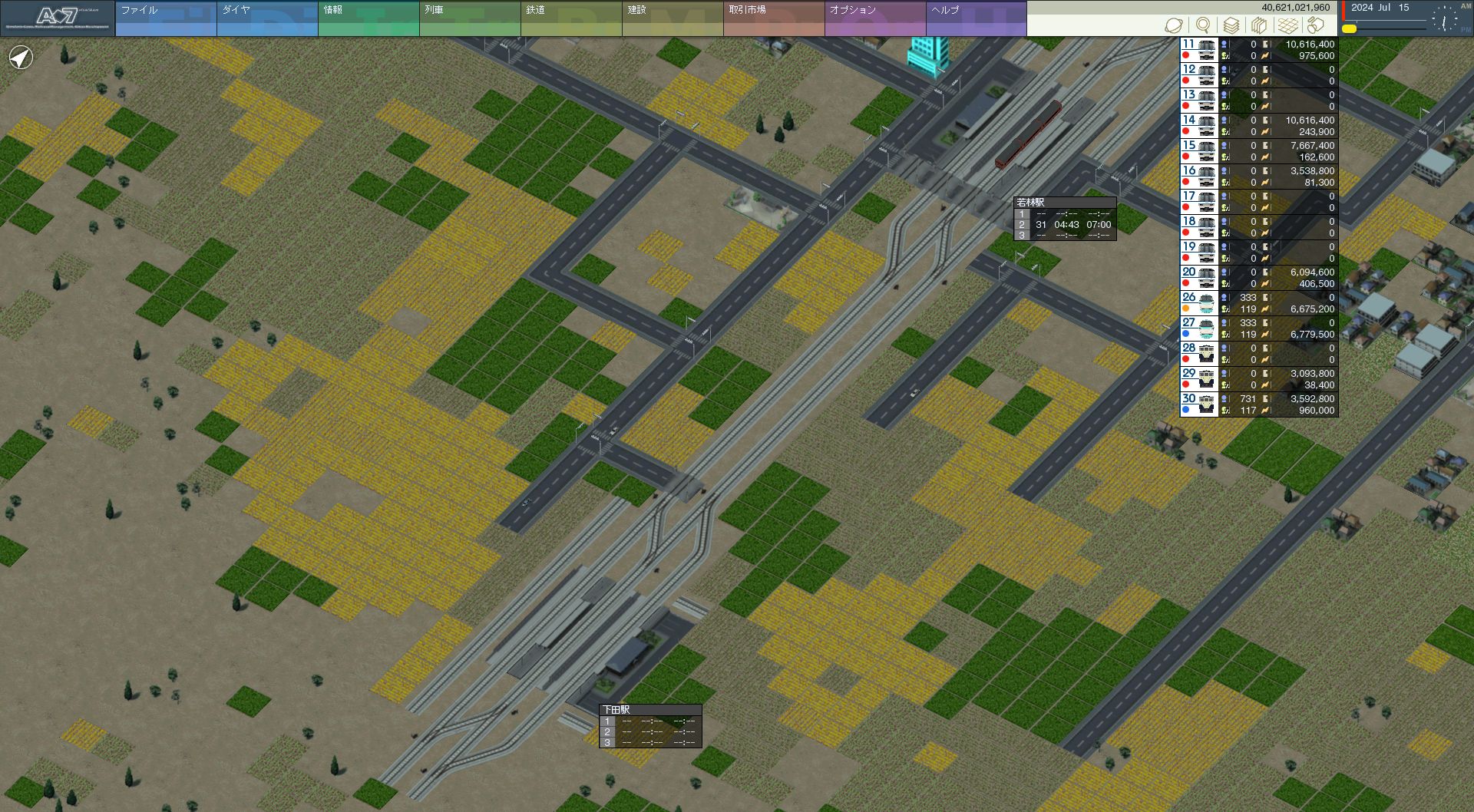Click the camera icon in the toolbar
Image resolution: width=1474 pixels, height=812 pixels.
pyautogui.click(x=1316, y=25)
